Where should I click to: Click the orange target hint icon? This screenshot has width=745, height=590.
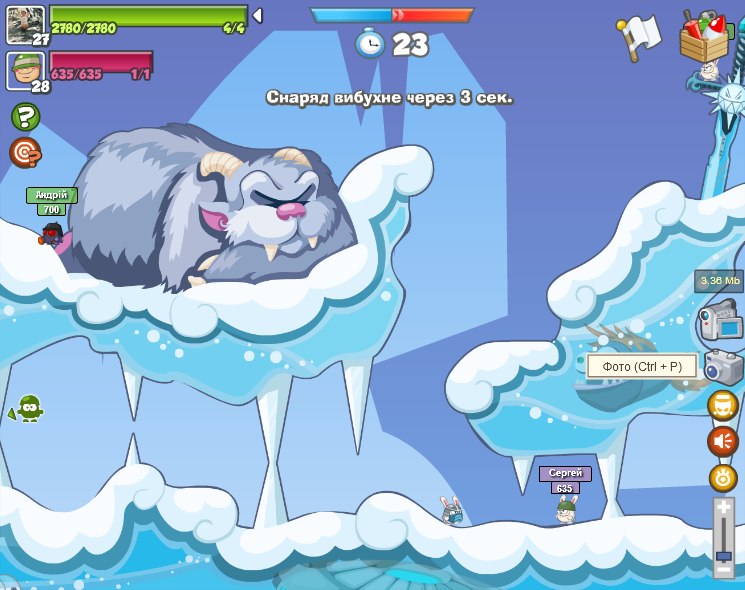tap(25, 152)
